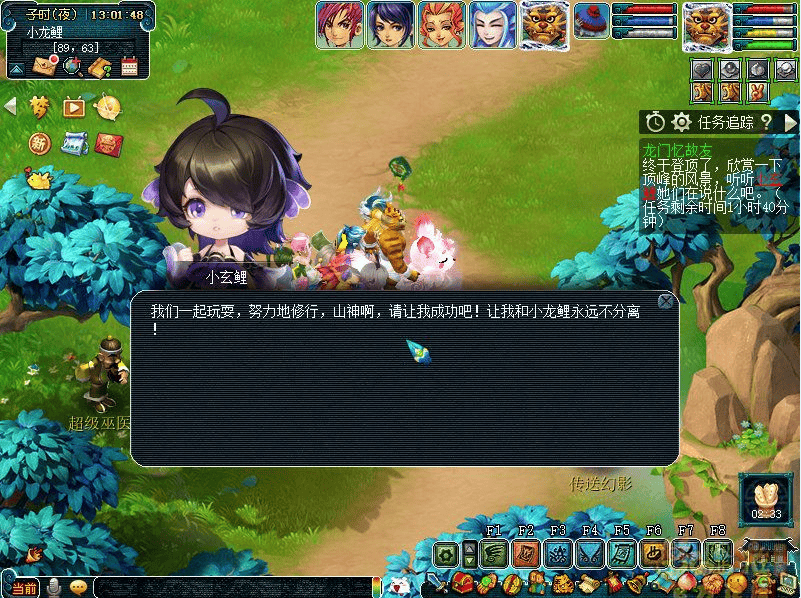This screenshot has width=801, height=598.
Task: Click the 当前 chat channel button
Action: (24, 588)
